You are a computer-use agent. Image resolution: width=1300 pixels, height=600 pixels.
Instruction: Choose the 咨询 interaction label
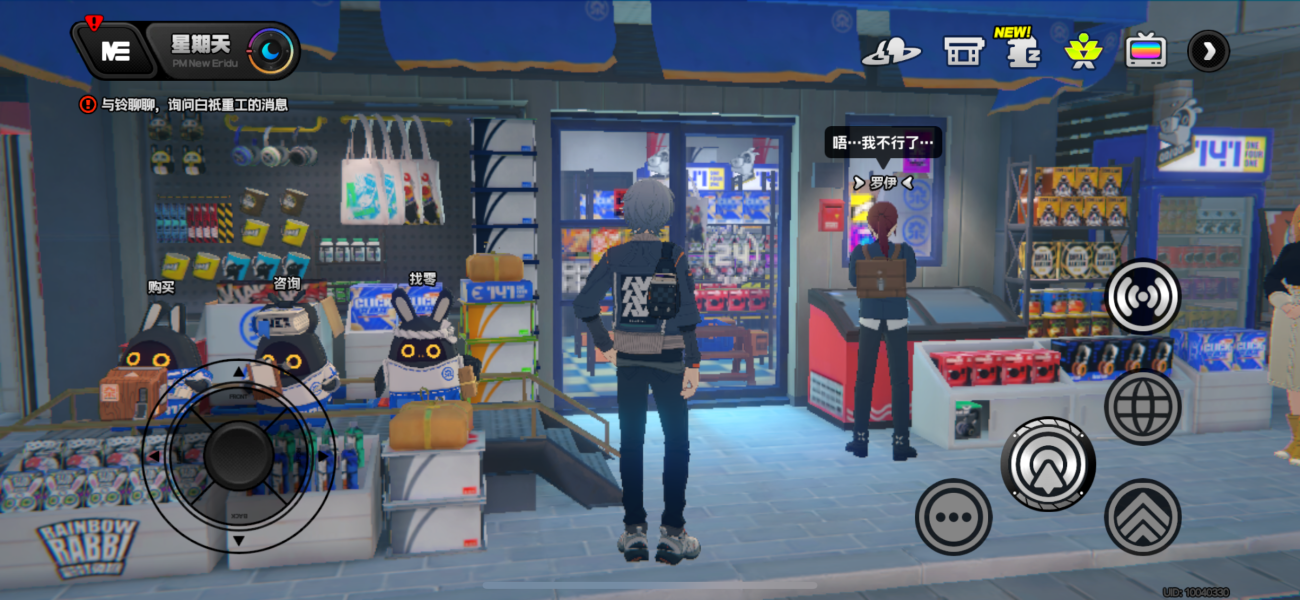[287, 283]
